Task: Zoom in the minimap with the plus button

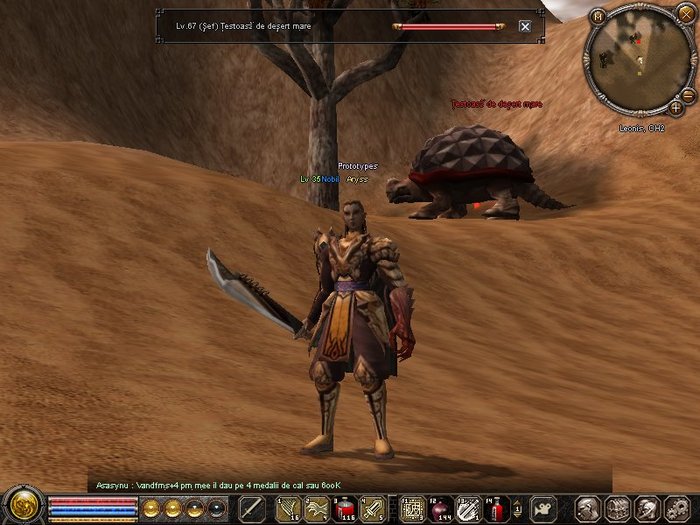Action: coord(677,106)
